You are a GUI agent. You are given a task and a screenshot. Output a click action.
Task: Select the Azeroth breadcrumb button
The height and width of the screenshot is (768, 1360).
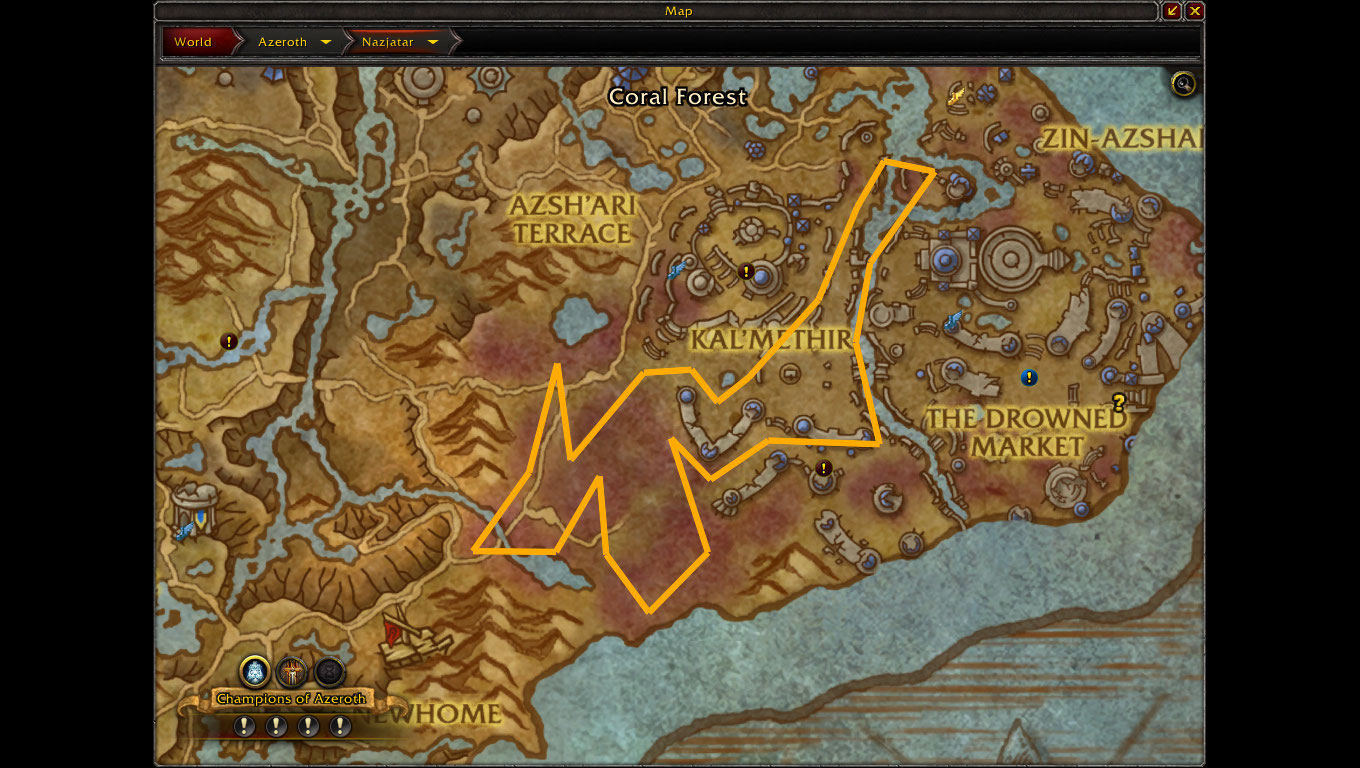[x=282, y=42]
